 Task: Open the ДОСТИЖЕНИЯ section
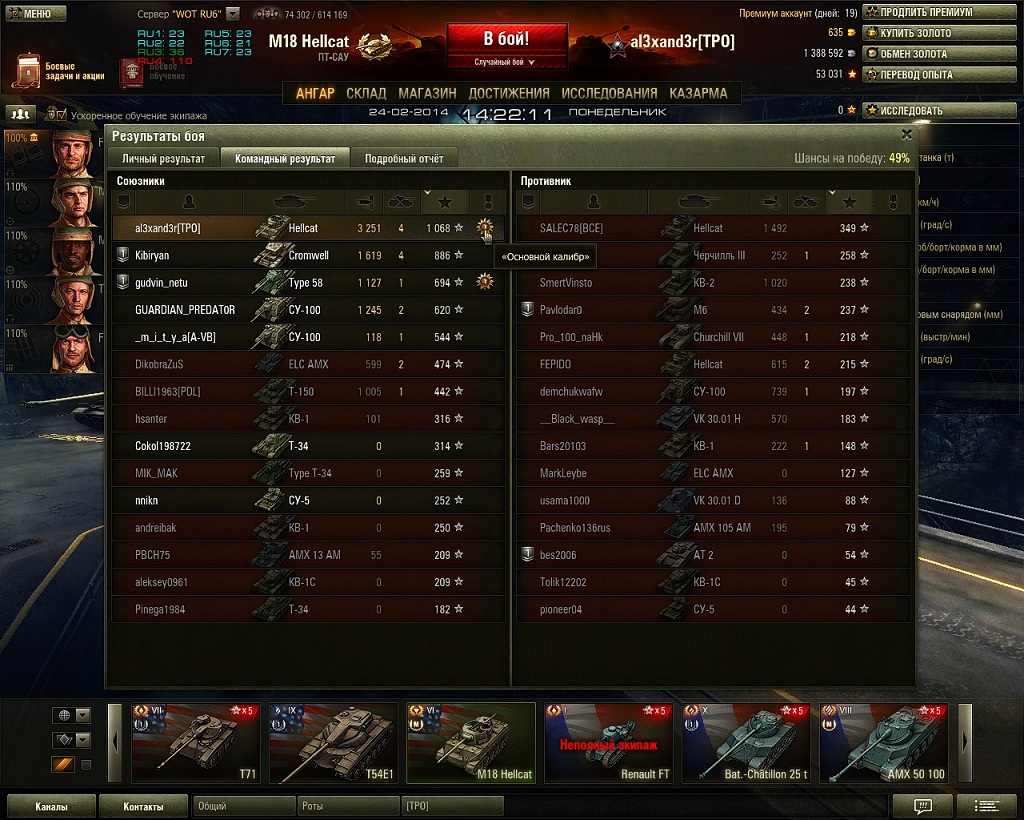[508, 93]
